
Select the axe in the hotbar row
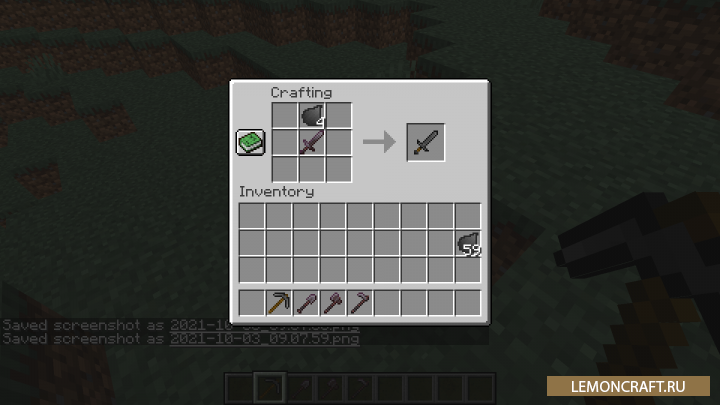coord(333,302)
